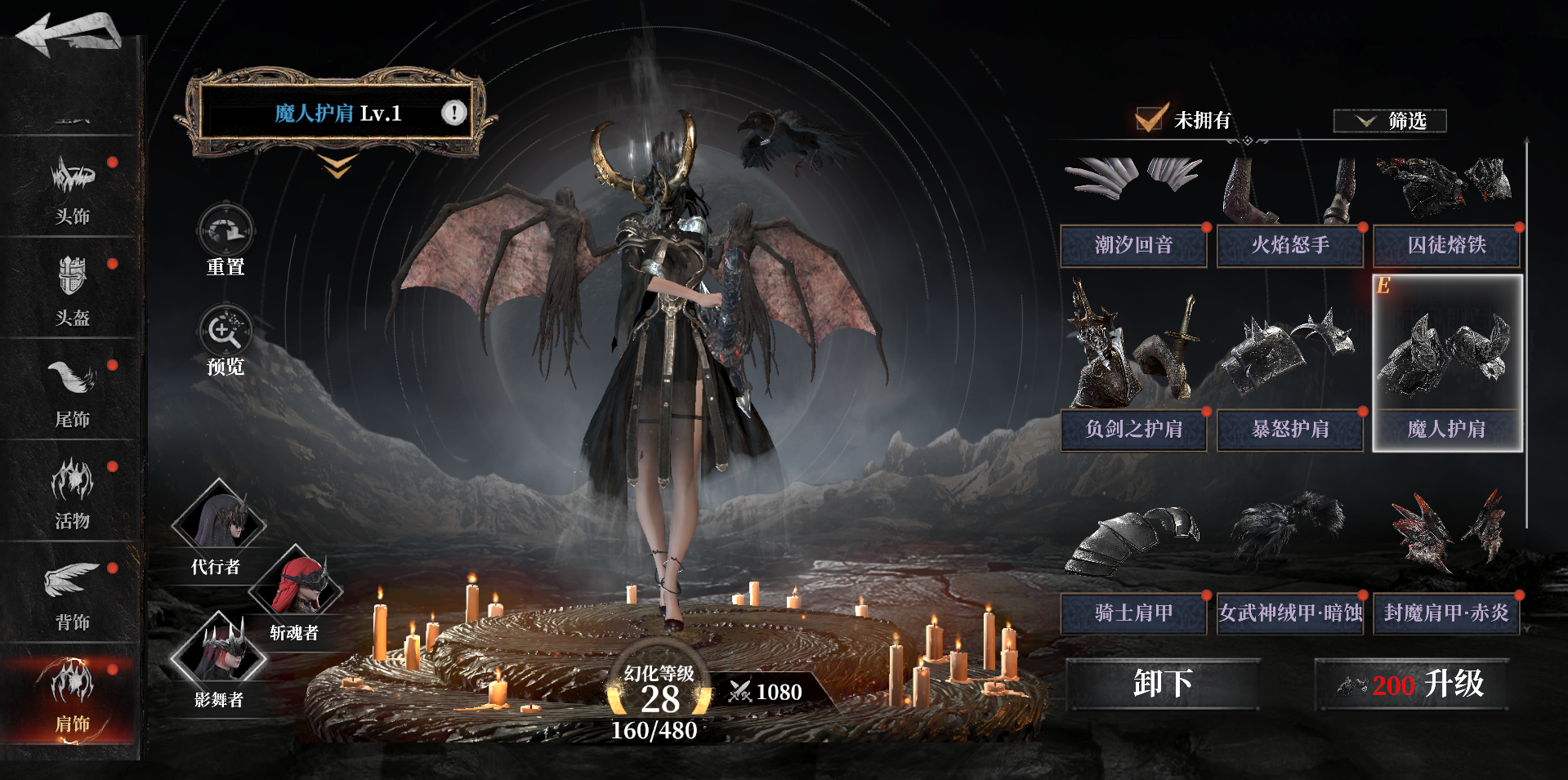Switch to the 头饰 category tab
Viewport: 1568px width, 780px height.
72,189
